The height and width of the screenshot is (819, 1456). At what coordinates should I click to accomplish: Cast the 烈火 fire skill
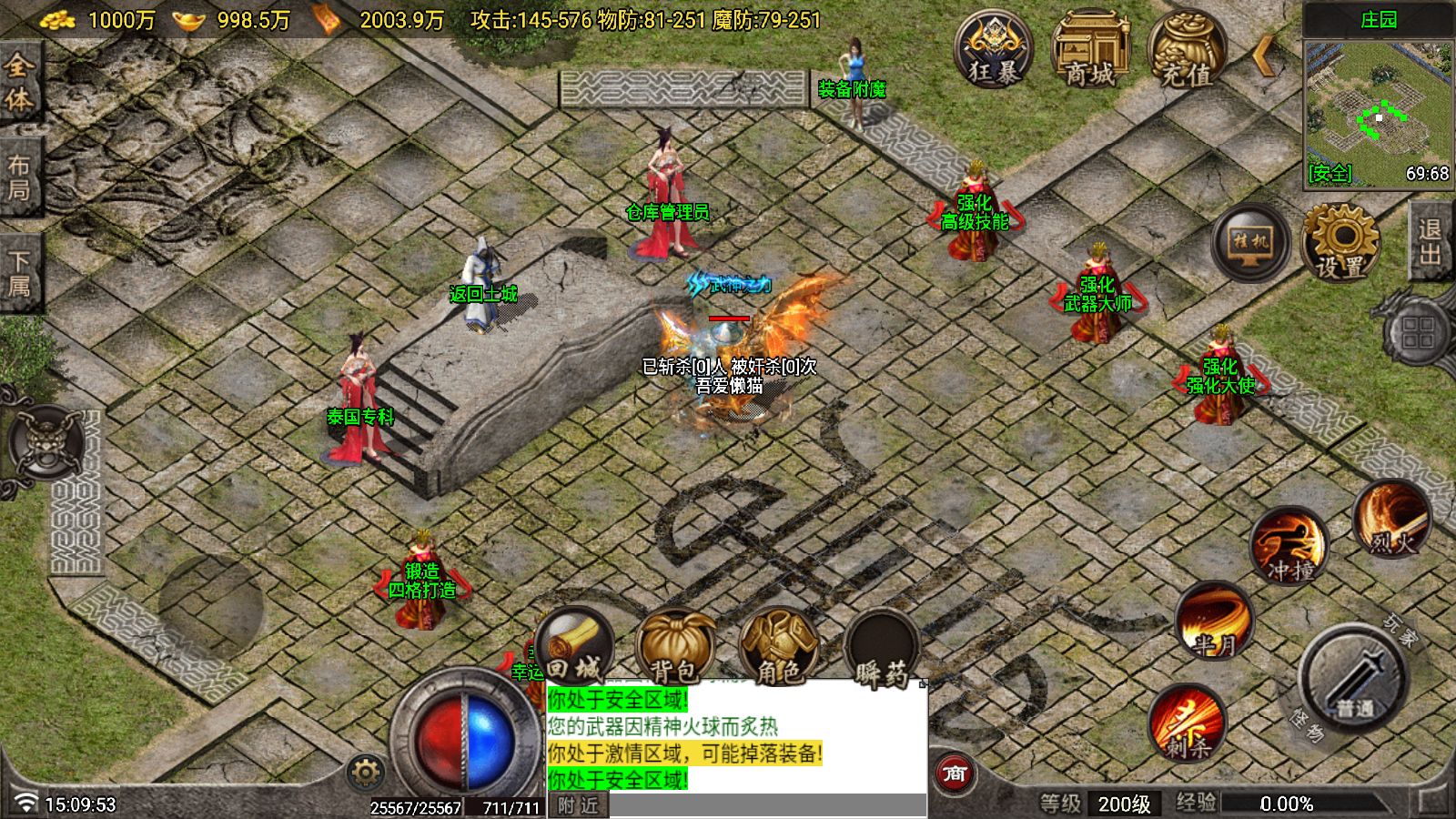pyautogui.click(x=1391, y=521)
